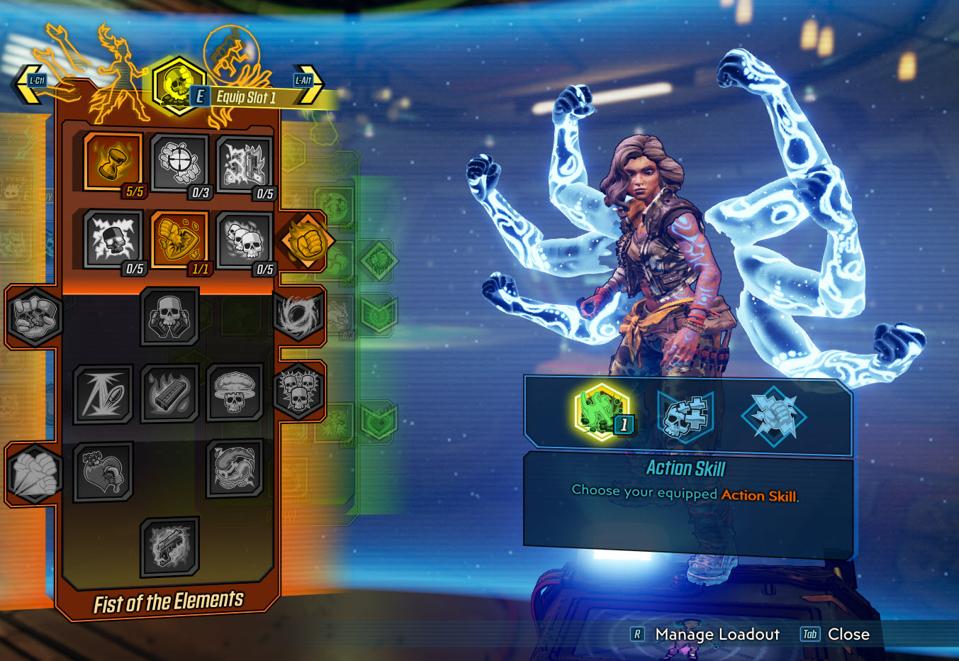This screenshot has width=959, height=661.
Task: Switch to the previous skill tree arrow
Action: (x=27, y=85)
